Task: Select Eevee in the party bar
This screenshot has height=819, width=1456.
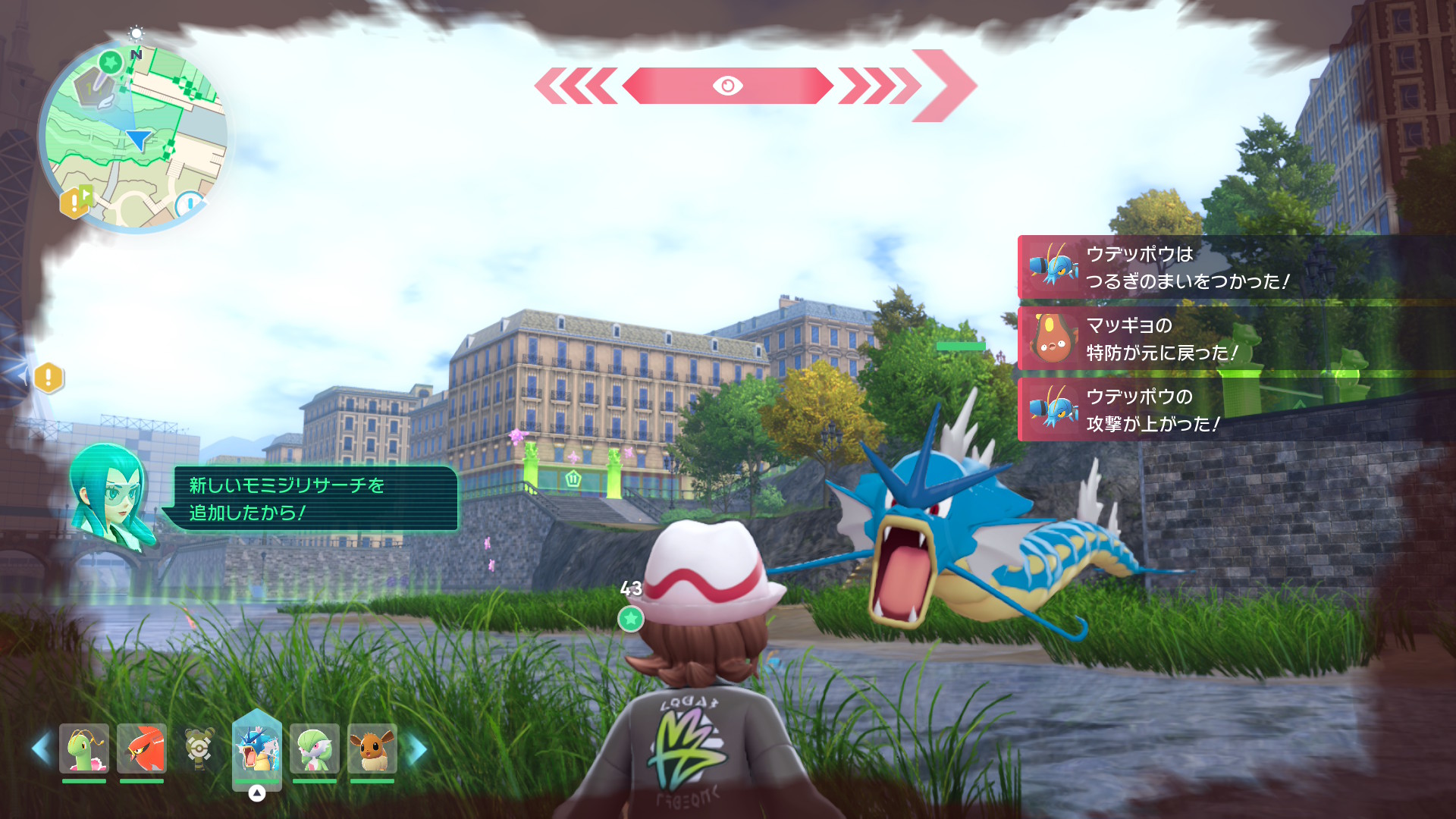Action: (372, 748)
